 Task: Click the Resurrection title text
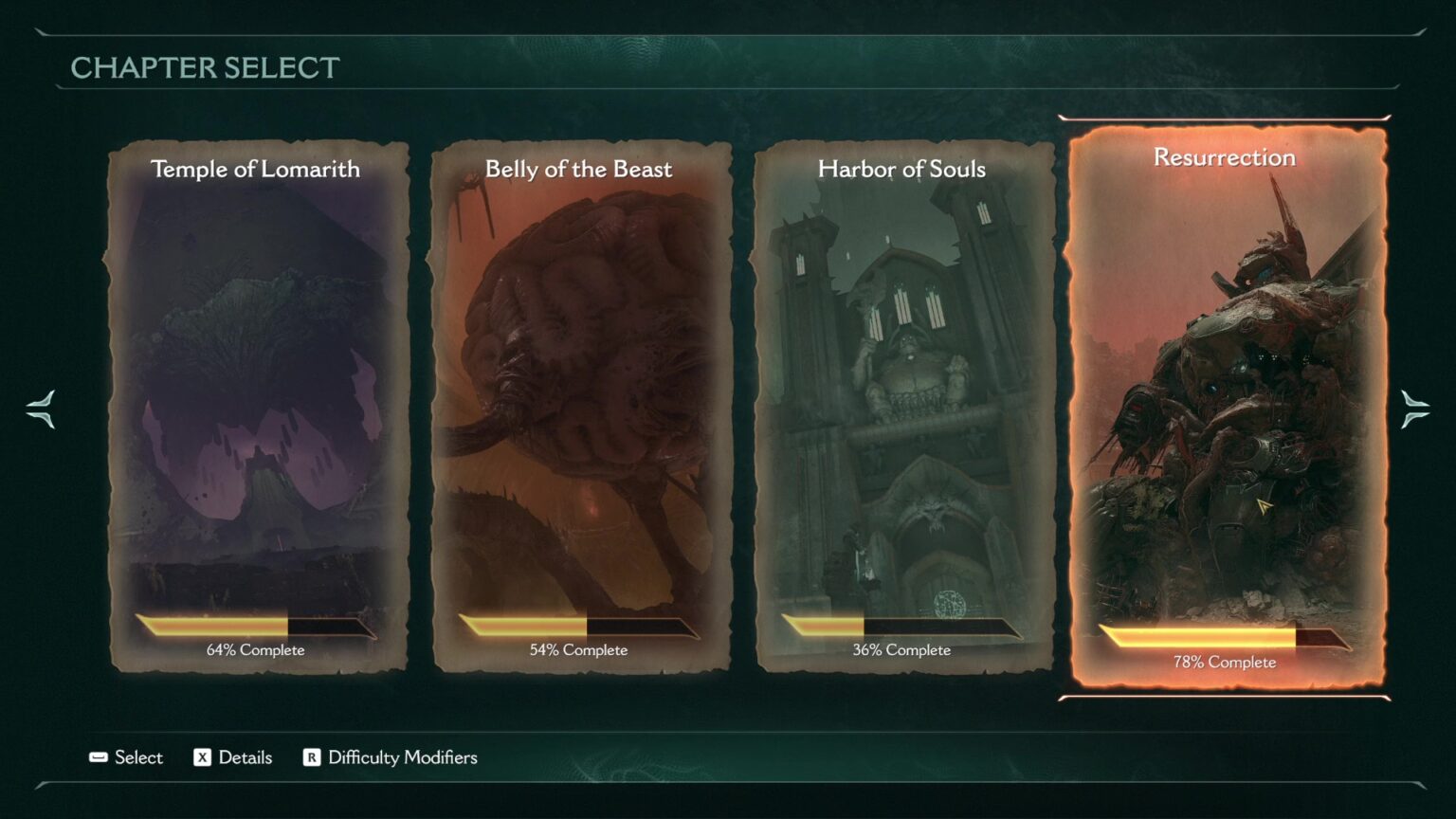(1224, 157)
